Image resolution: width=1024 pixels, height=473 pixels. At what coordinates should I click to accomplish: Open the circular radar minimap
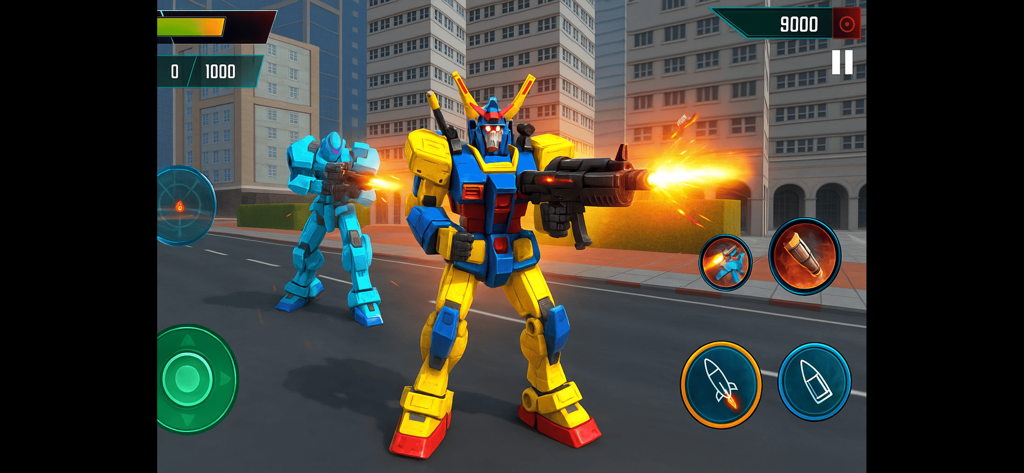coord(182,206)
